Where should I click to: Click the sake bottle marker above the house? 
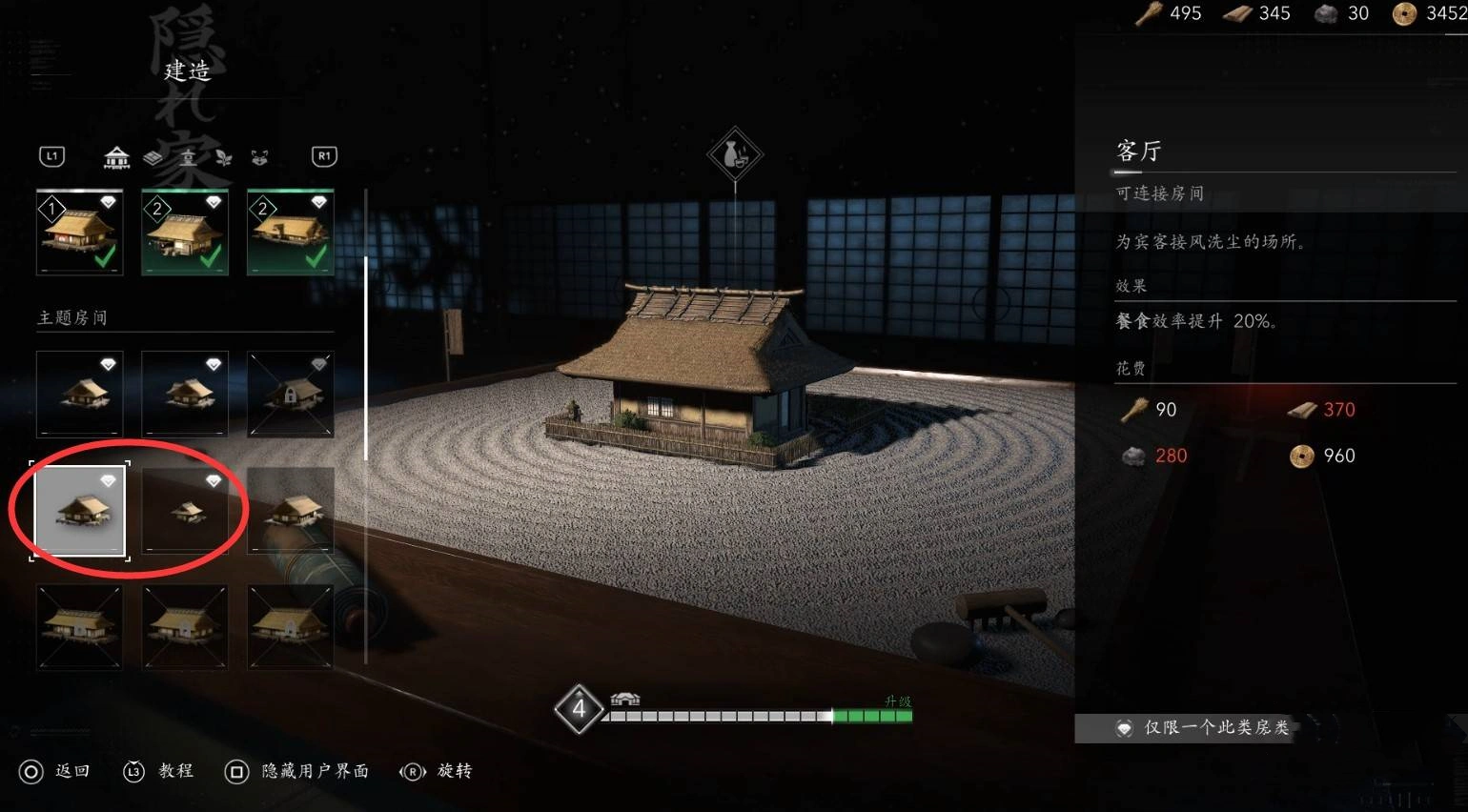[735, 154]
